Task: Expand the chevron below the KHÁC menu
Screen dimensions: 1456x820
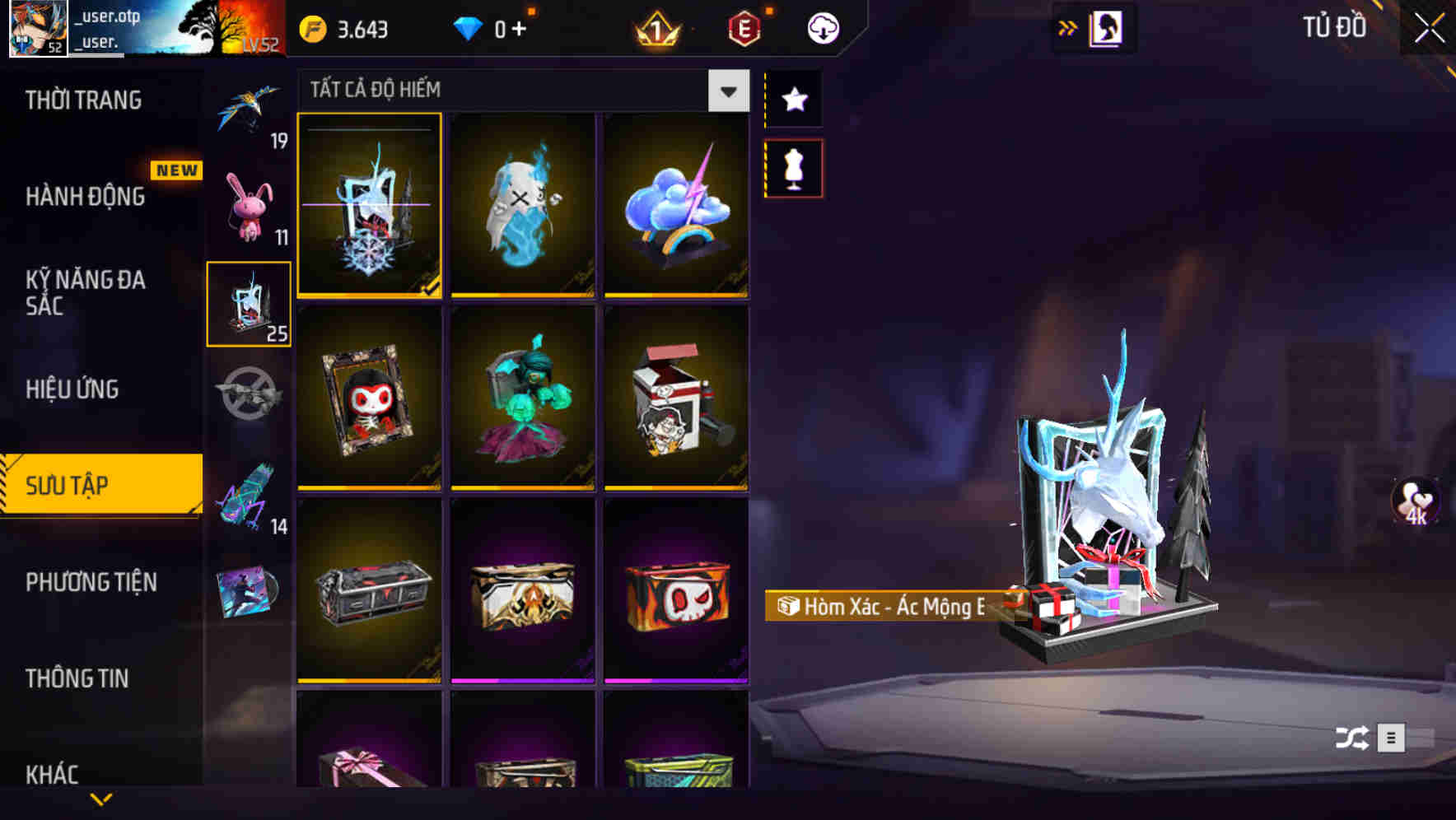Action: pos(101,798)
